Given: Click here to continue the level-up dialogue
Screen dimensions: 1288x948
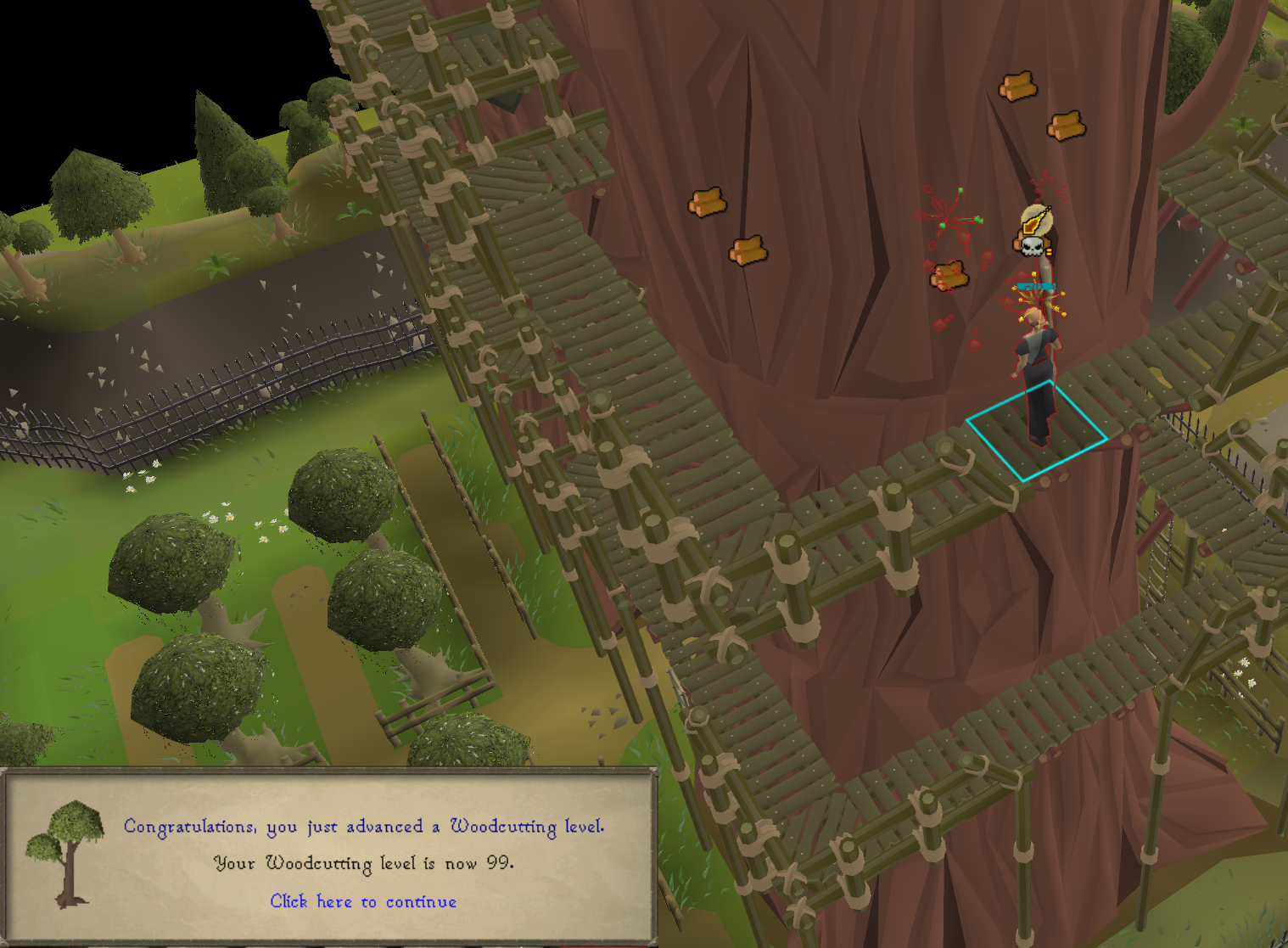Looking at the screenshot, I should [363, 901].
